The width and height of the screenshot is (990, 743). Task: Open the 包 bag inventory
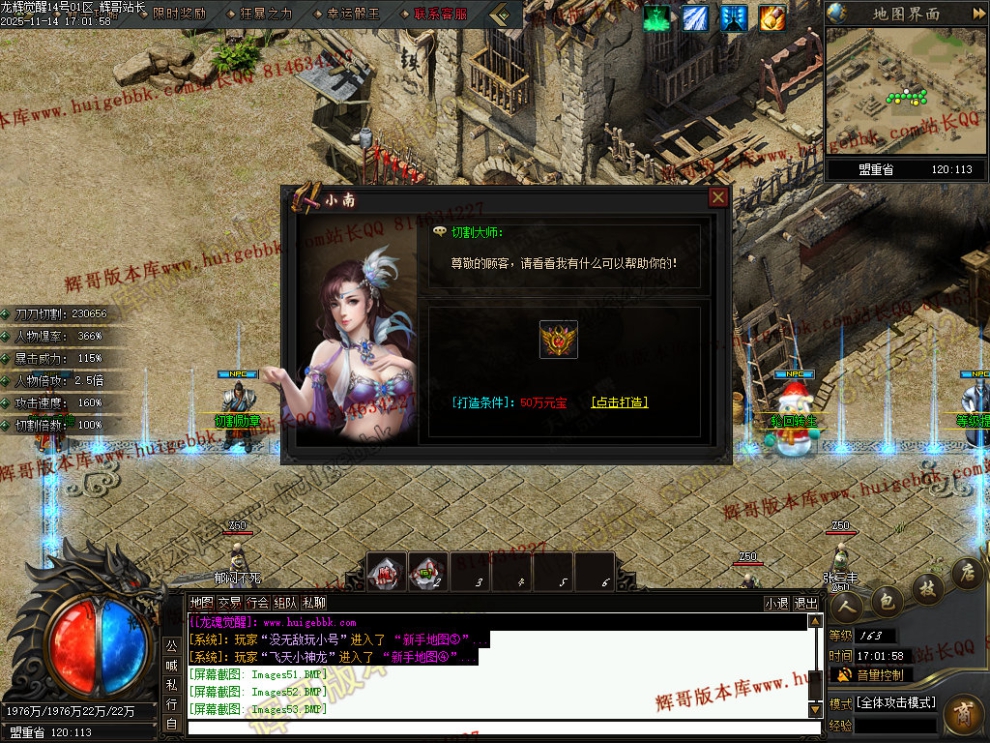click(x=884, y=599)
